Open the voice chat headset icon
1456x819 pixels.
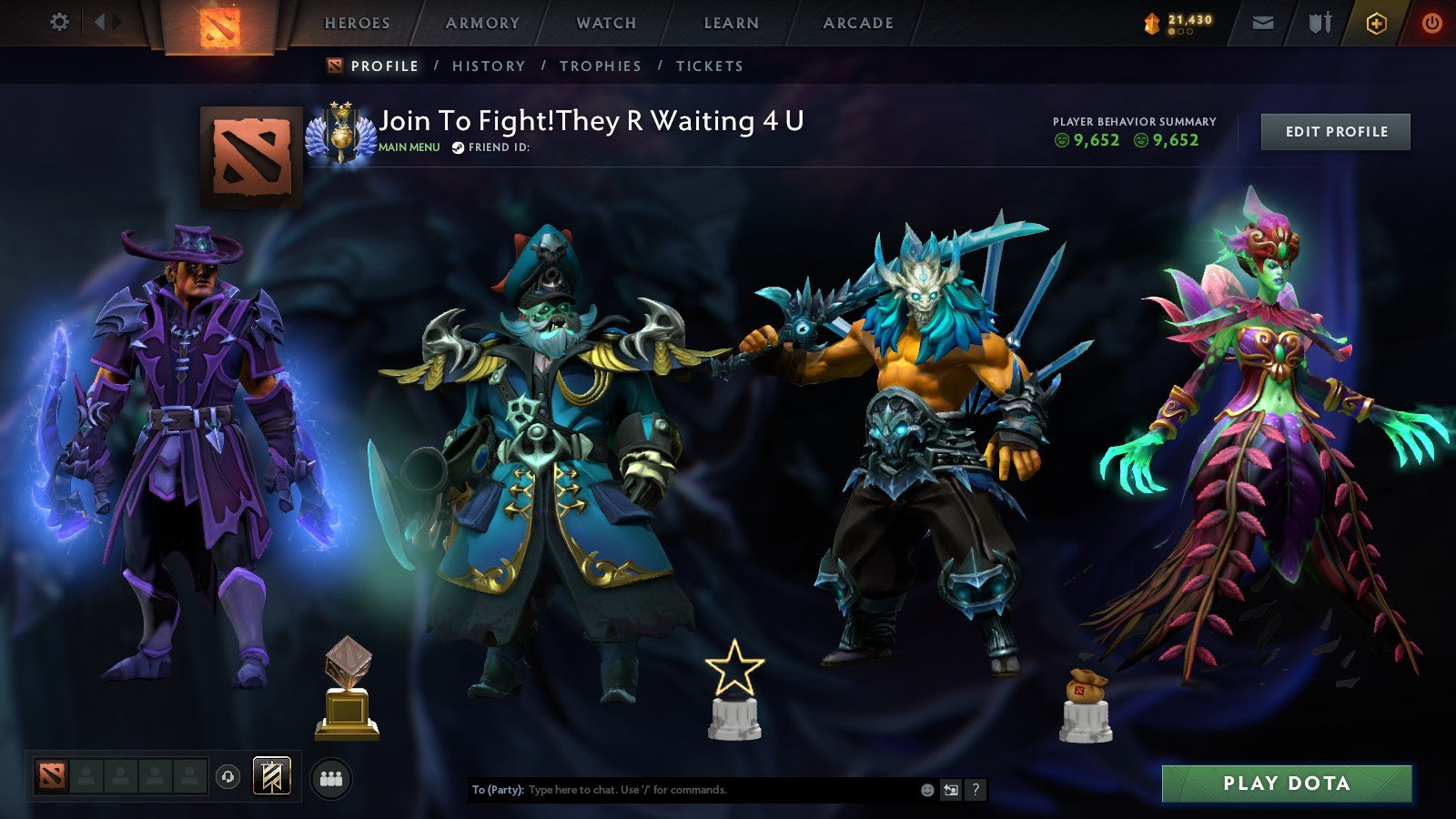pos(228,775)
